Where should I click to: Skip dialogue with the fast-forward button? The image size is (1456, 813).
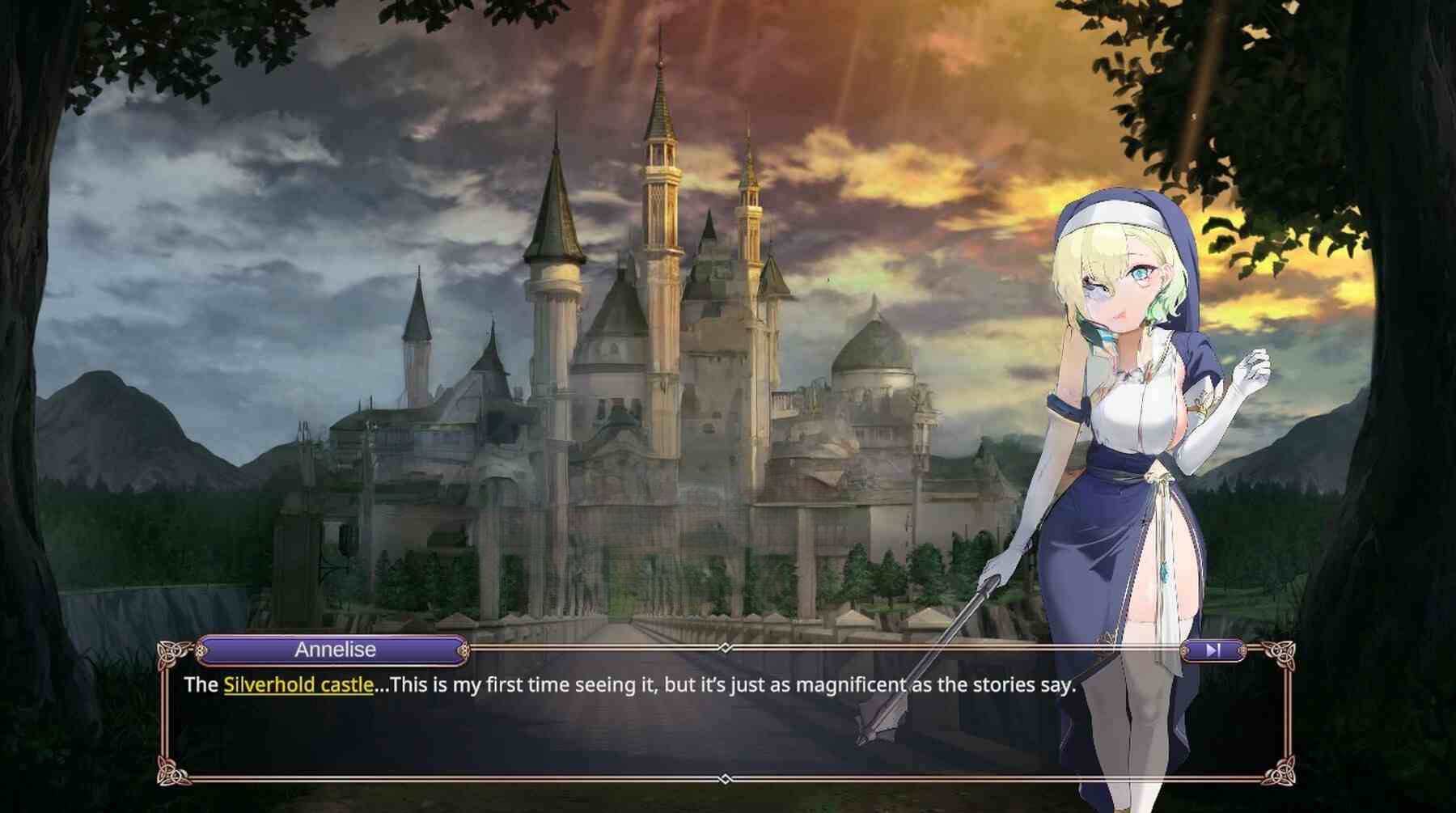tap(1212, 650)
